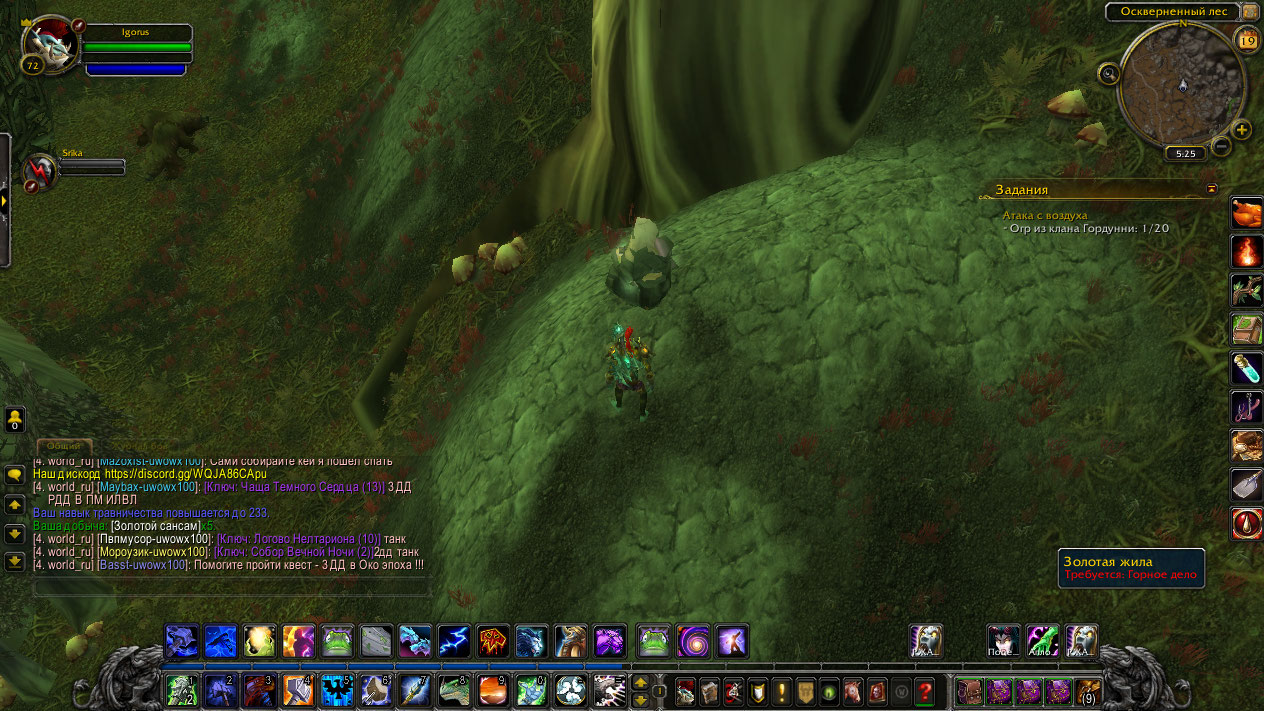Collapse the Задания quest tracker
The width and height of the screenshot is (1264, 711).
1212,188
